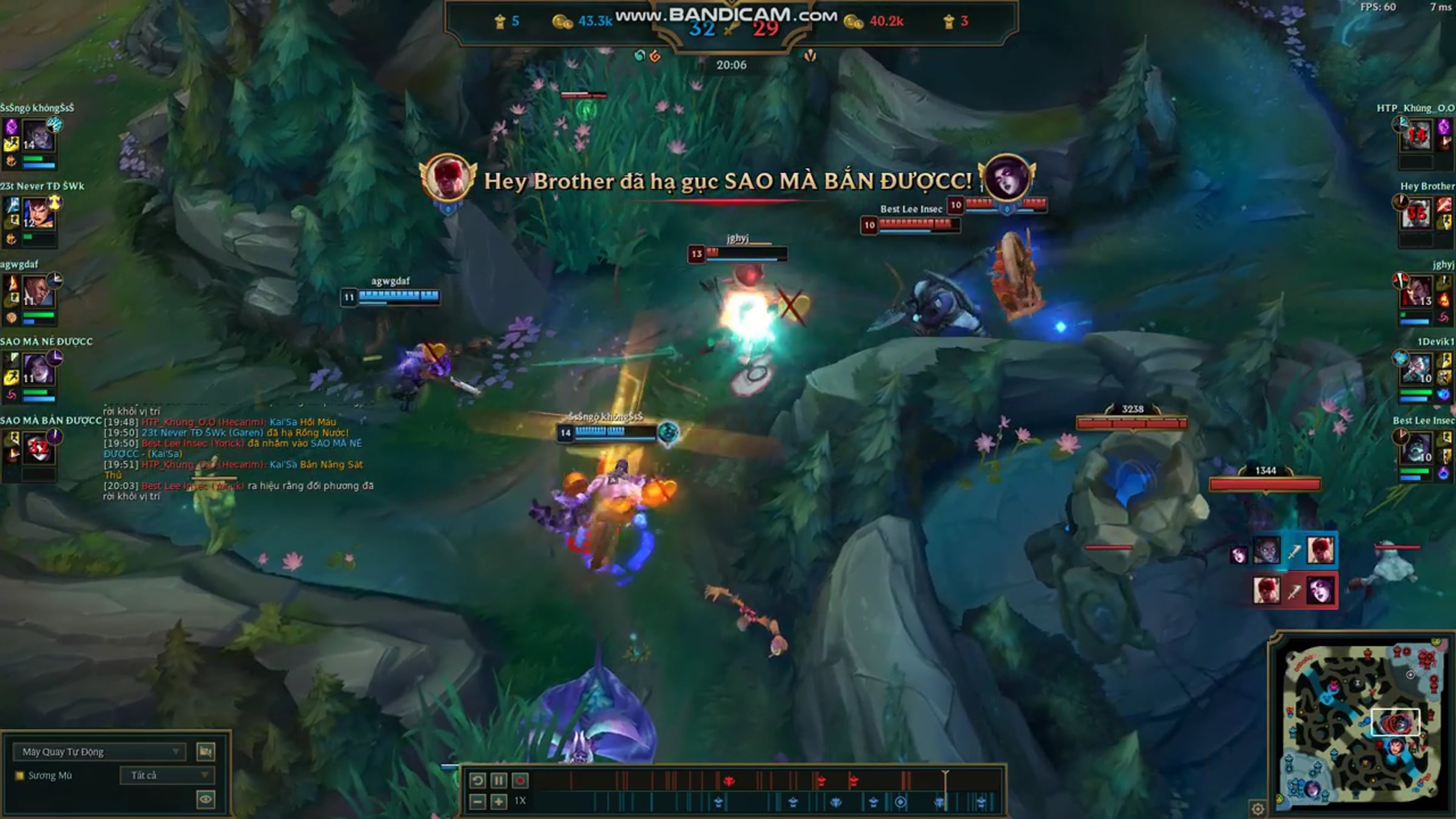This screenshot has height=819, width=1456.
Task: Increase replay speed with the plus button
Action: (499, 802)
